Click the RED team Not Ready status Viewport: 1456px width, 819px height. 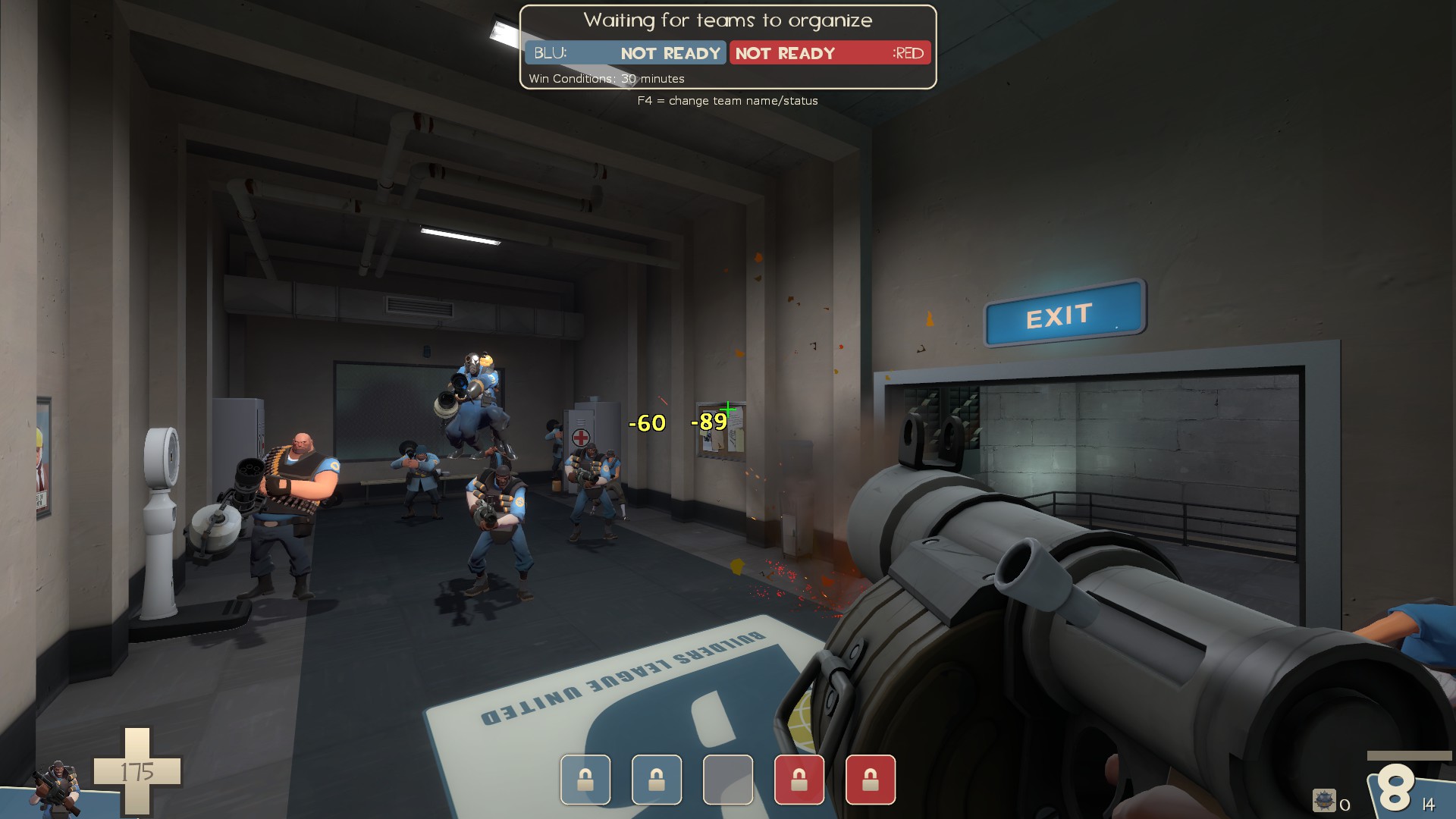pyautogui.click(x=785, y=53)
